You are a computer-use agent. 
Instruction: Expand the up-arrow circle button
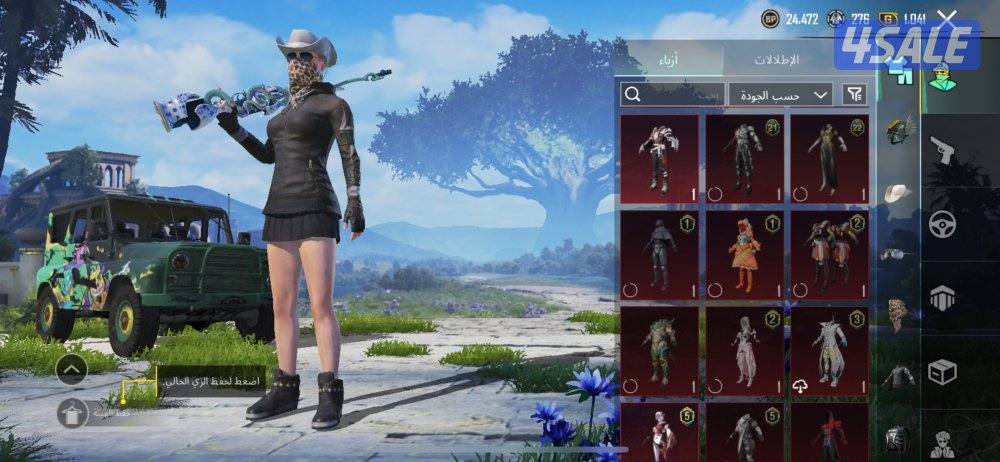tap(70, 370)
